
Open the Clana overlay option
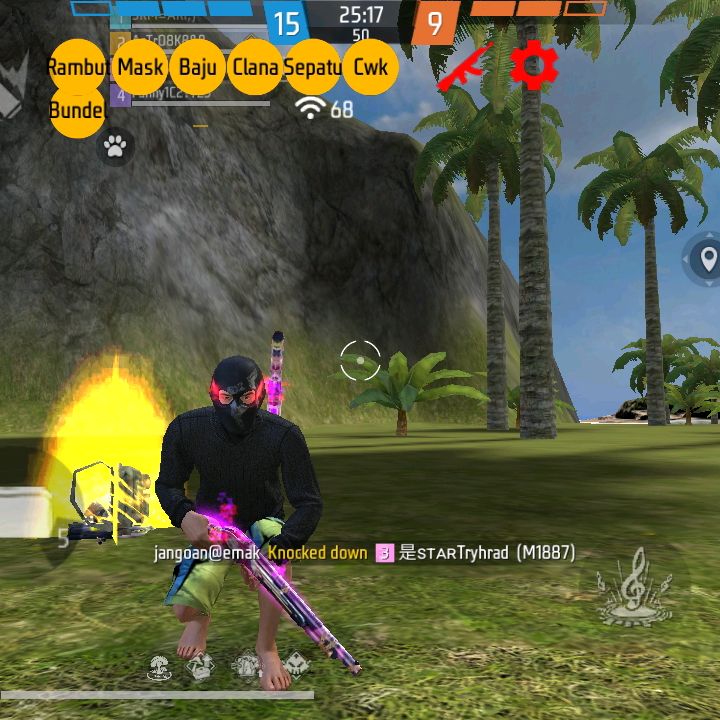click(256, 68)
